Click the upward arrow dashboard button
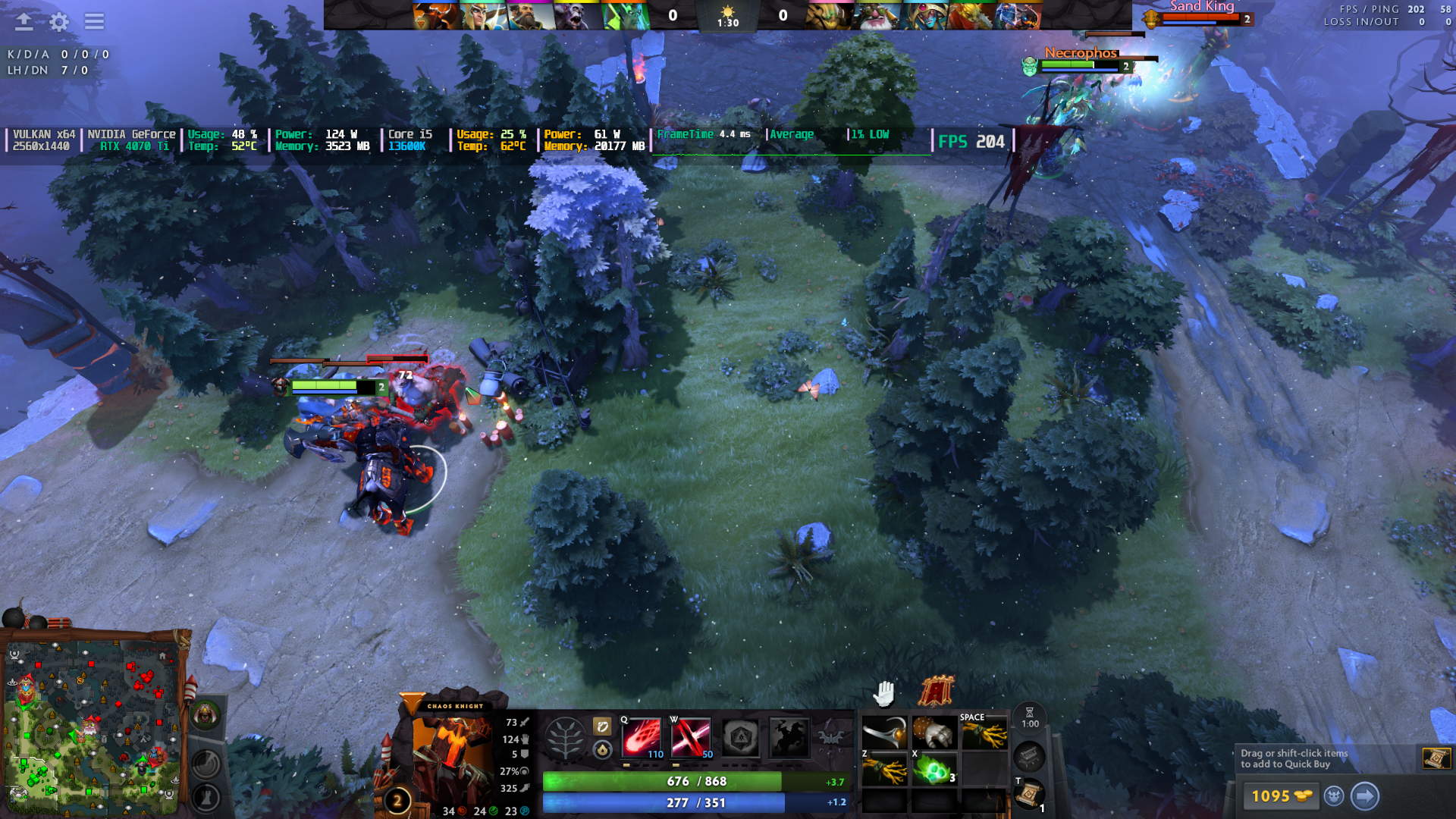The width and height of the screenshot is (1456, 819). click(24, 22)
